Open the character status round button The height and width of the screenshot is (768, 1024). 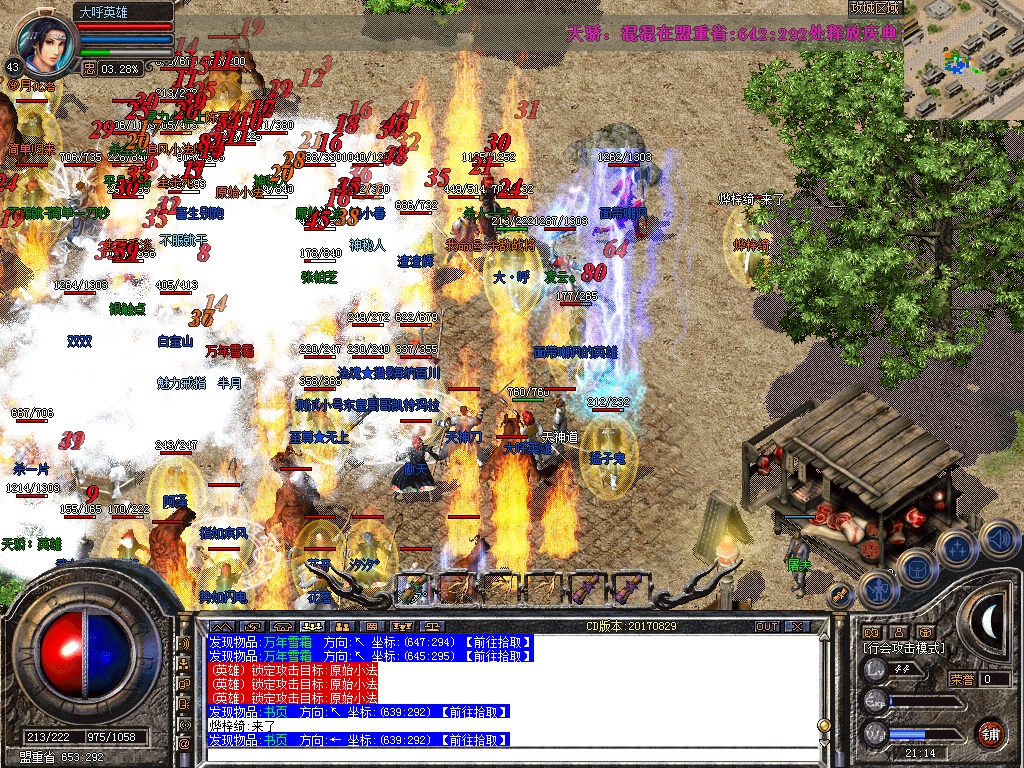tap(879, 589)
